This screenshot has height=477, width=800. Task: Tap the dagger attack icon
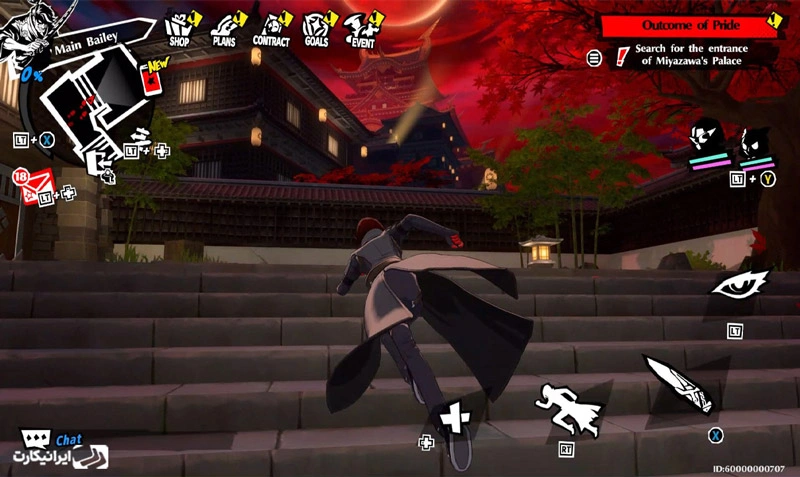pyautogui.click(x=679, y=385)
